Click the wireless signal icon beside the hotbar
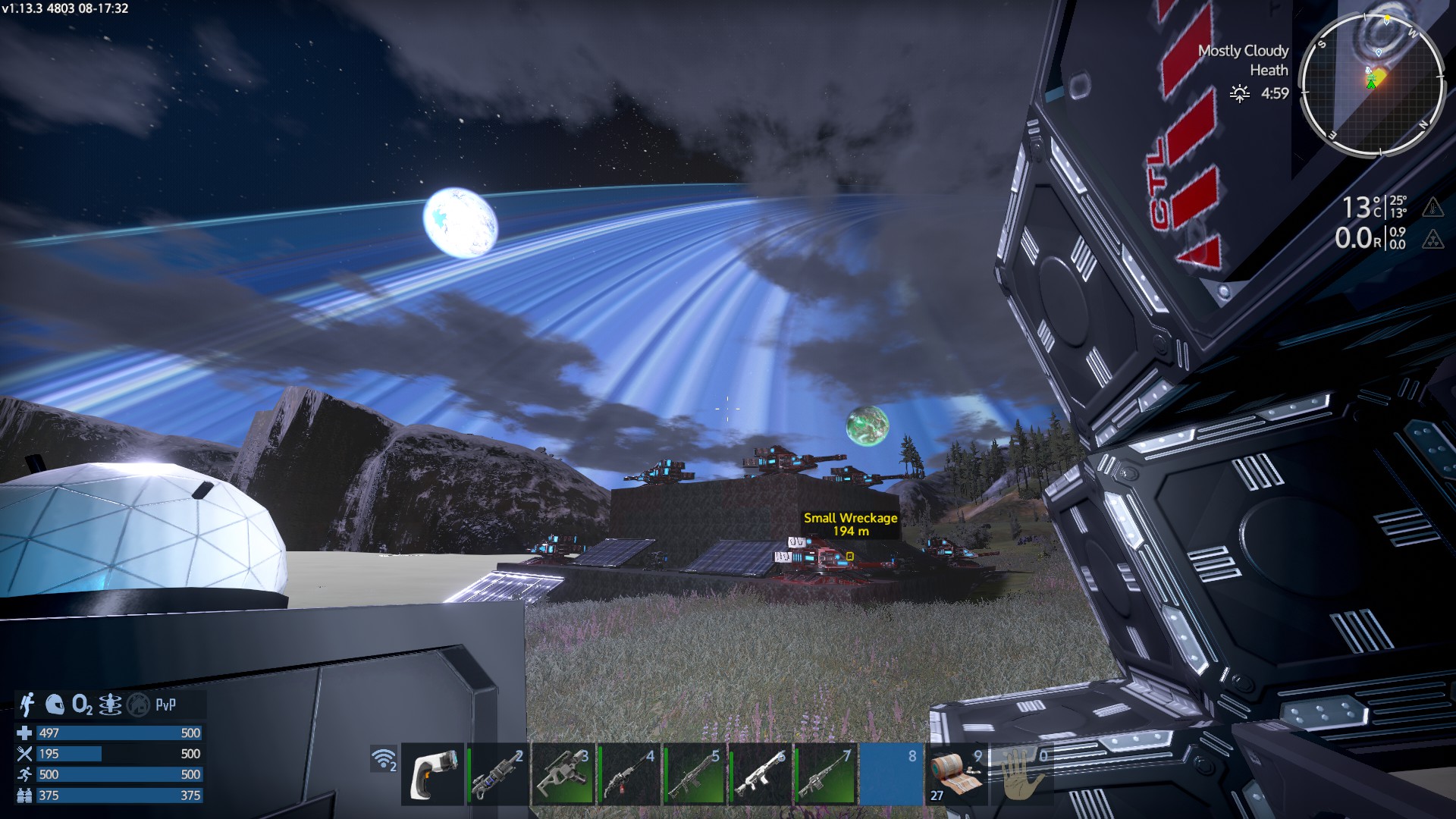 [x=384, y=759]
